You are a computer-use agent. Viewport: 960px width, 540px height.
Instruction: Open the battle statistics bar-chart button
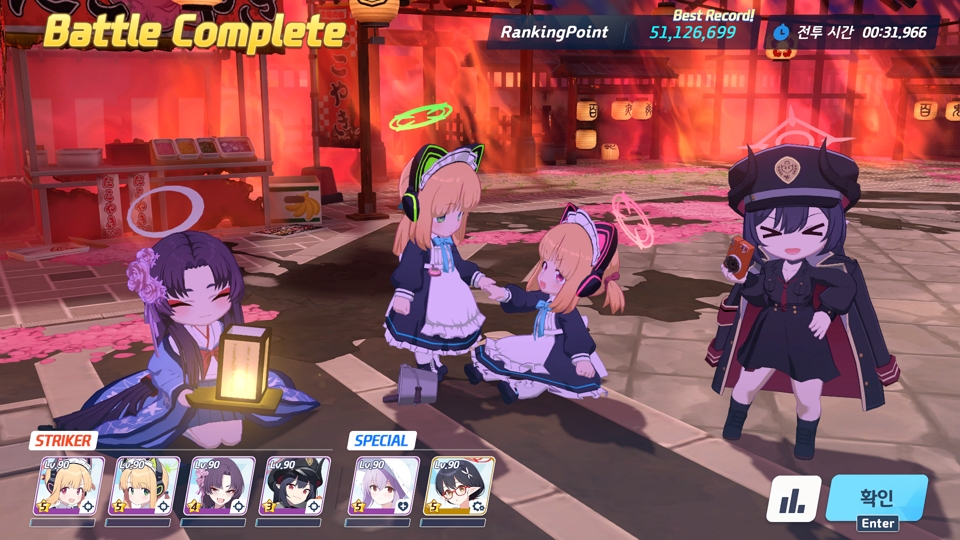click(794, 499)
